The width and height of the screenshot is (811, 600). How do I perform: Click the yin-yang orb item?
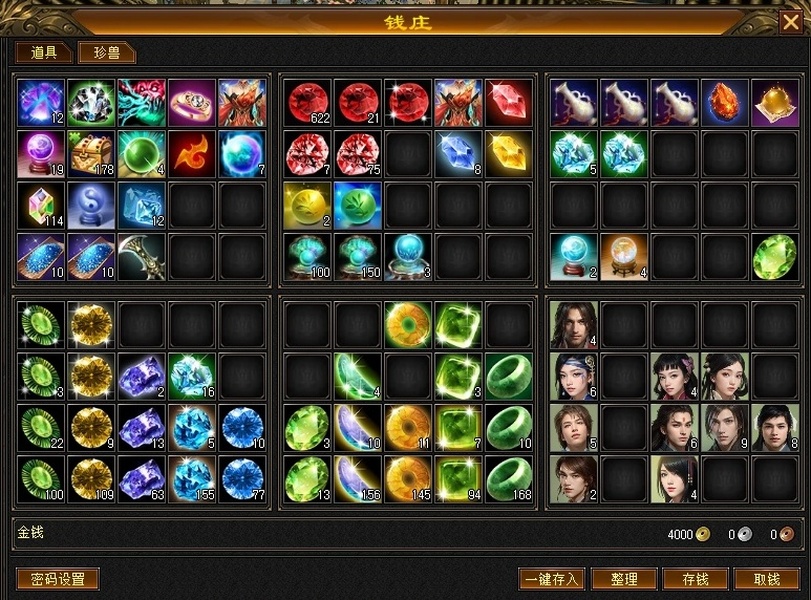tap(92, 205)
